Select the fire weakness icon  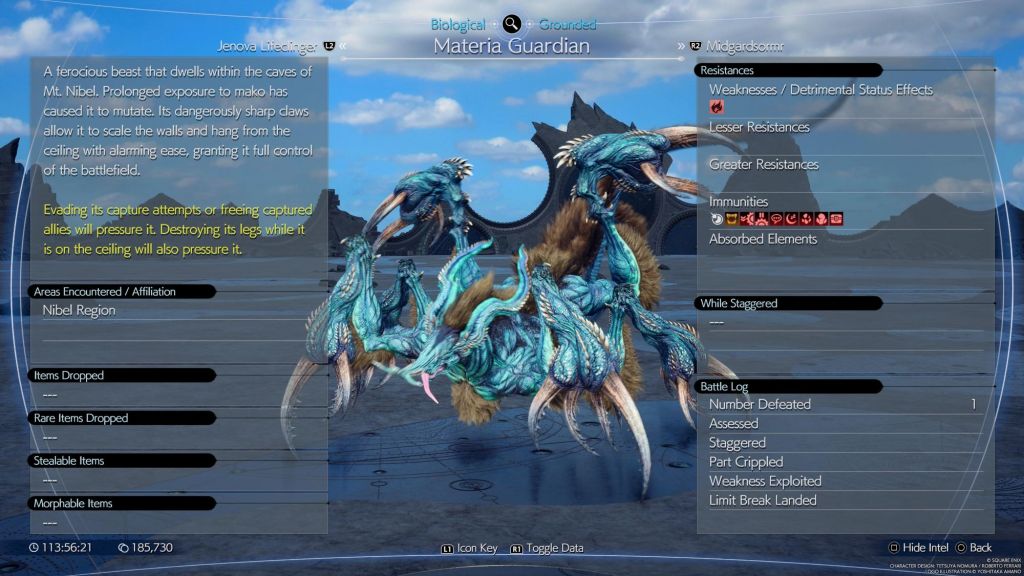tap(716, 106)
